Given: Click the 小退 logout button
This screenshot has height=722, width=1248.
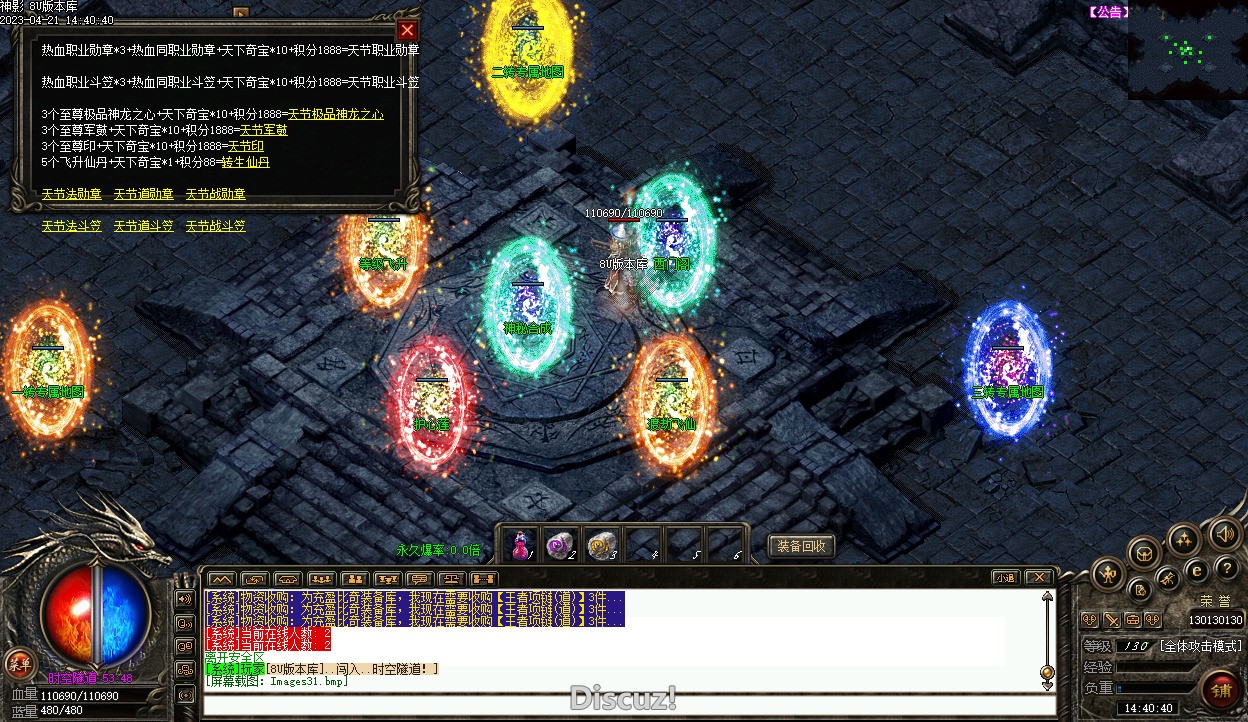Looking at the screenshot, I should (x=1005, y=578).
